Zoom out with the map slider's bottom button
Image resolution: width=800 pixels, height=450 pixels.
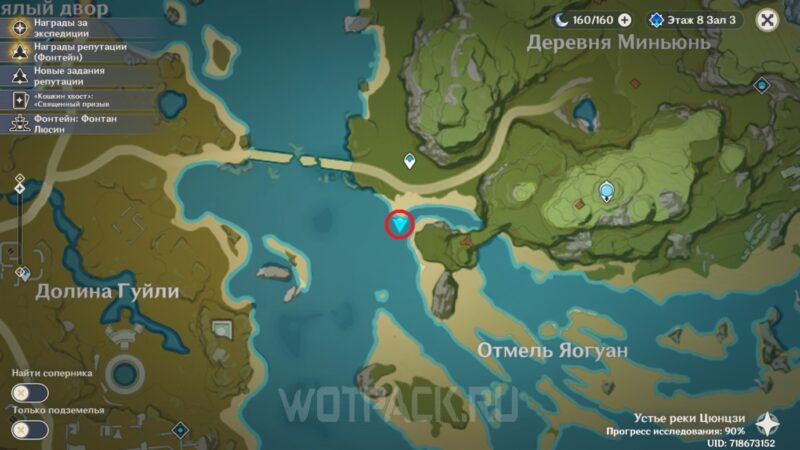pyautogui.click(x=20, y=272)
